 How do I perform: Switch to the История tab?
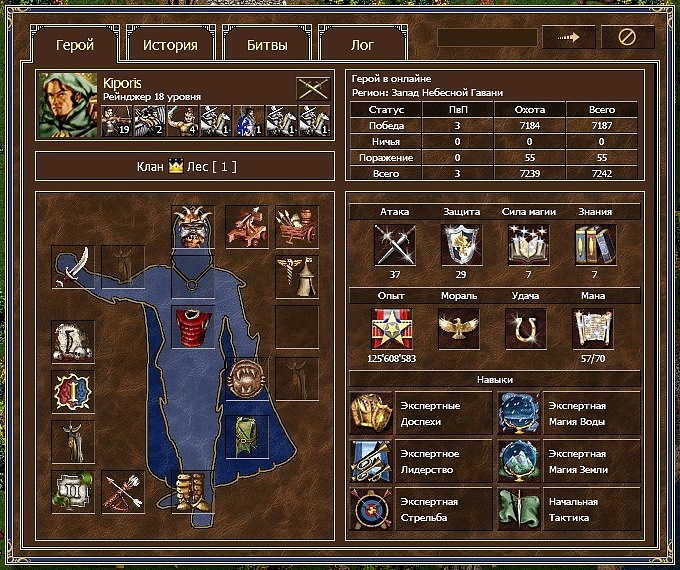click(170, 45)
